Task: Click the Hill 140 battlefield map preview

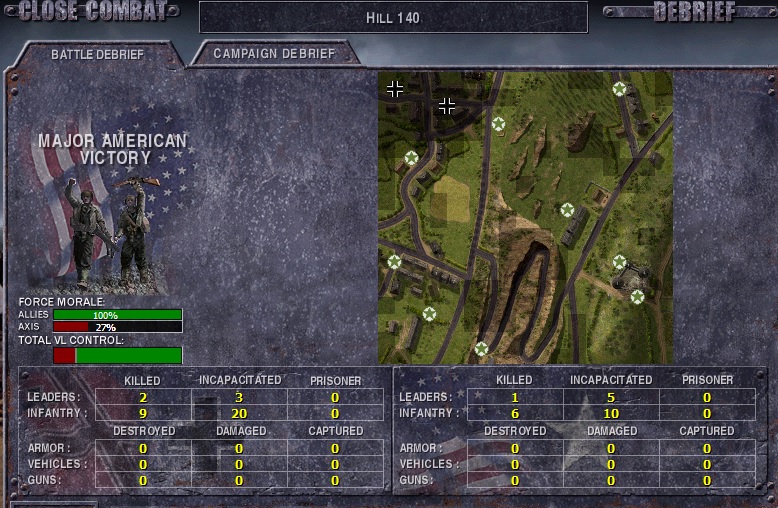Action: click(x=525, y=217)
